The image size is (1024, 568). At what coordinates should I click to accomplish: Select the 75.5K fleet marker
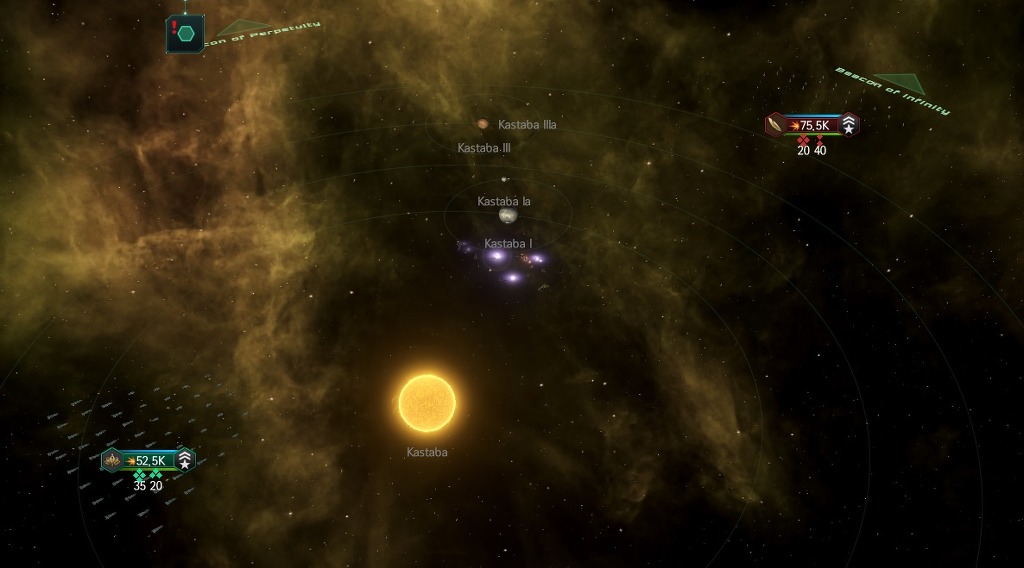pos(812,125)
